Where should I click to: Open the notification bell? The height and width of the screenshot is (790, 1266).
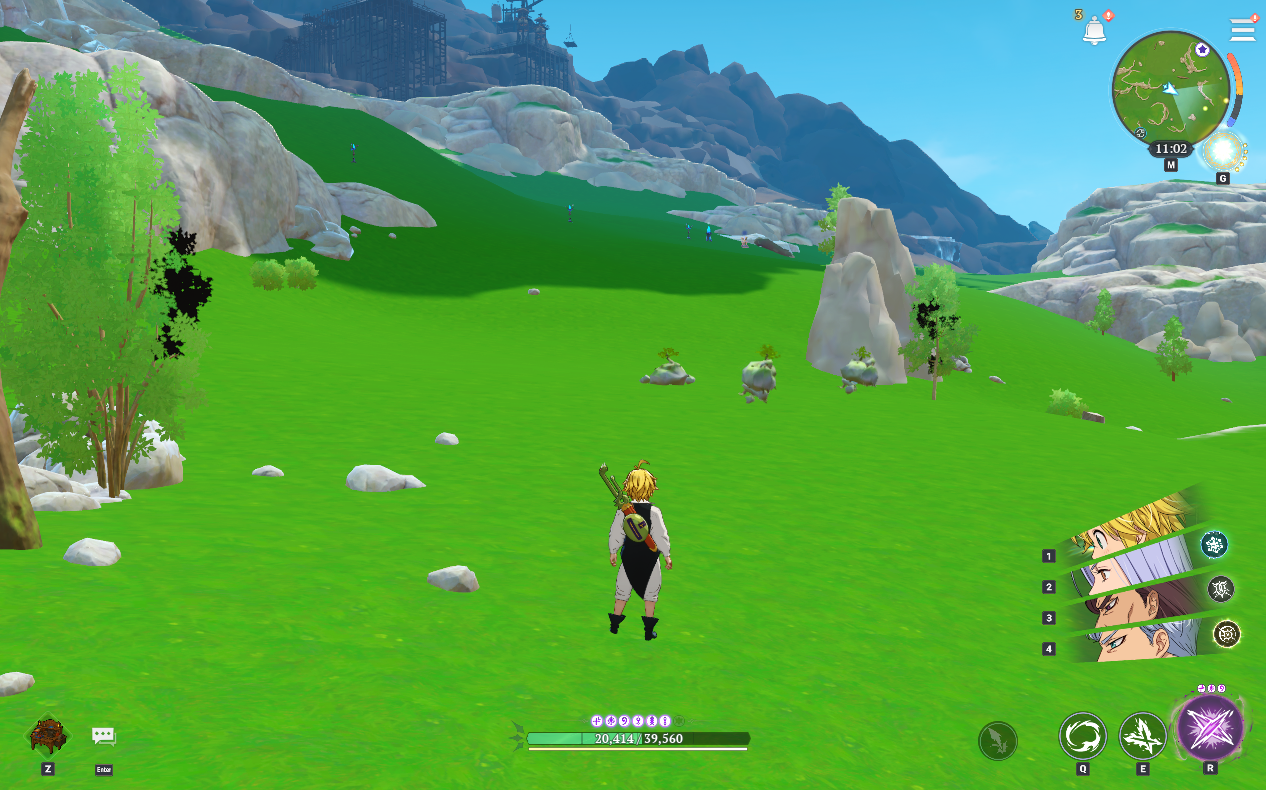pos(1094,30)
